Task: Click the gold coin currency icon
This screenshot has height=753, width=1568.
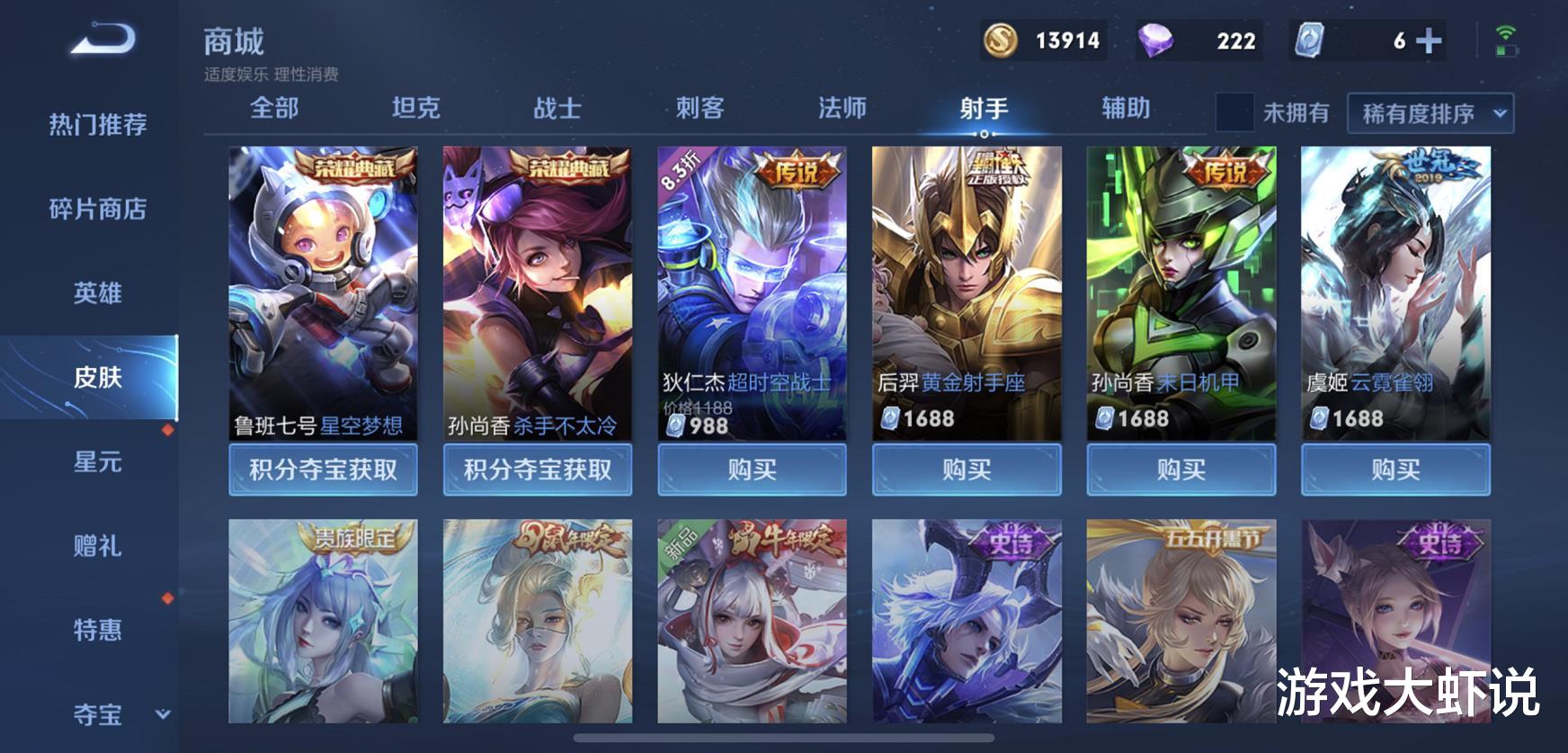Action: pos(1001,40)
